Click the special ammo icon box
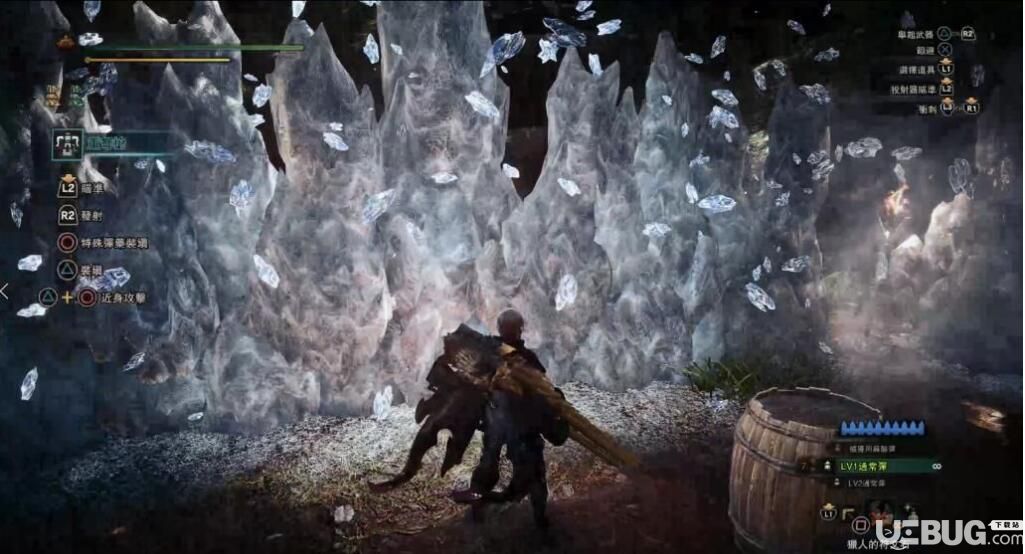The image size is (1025, 554). (x=67, y=145)
